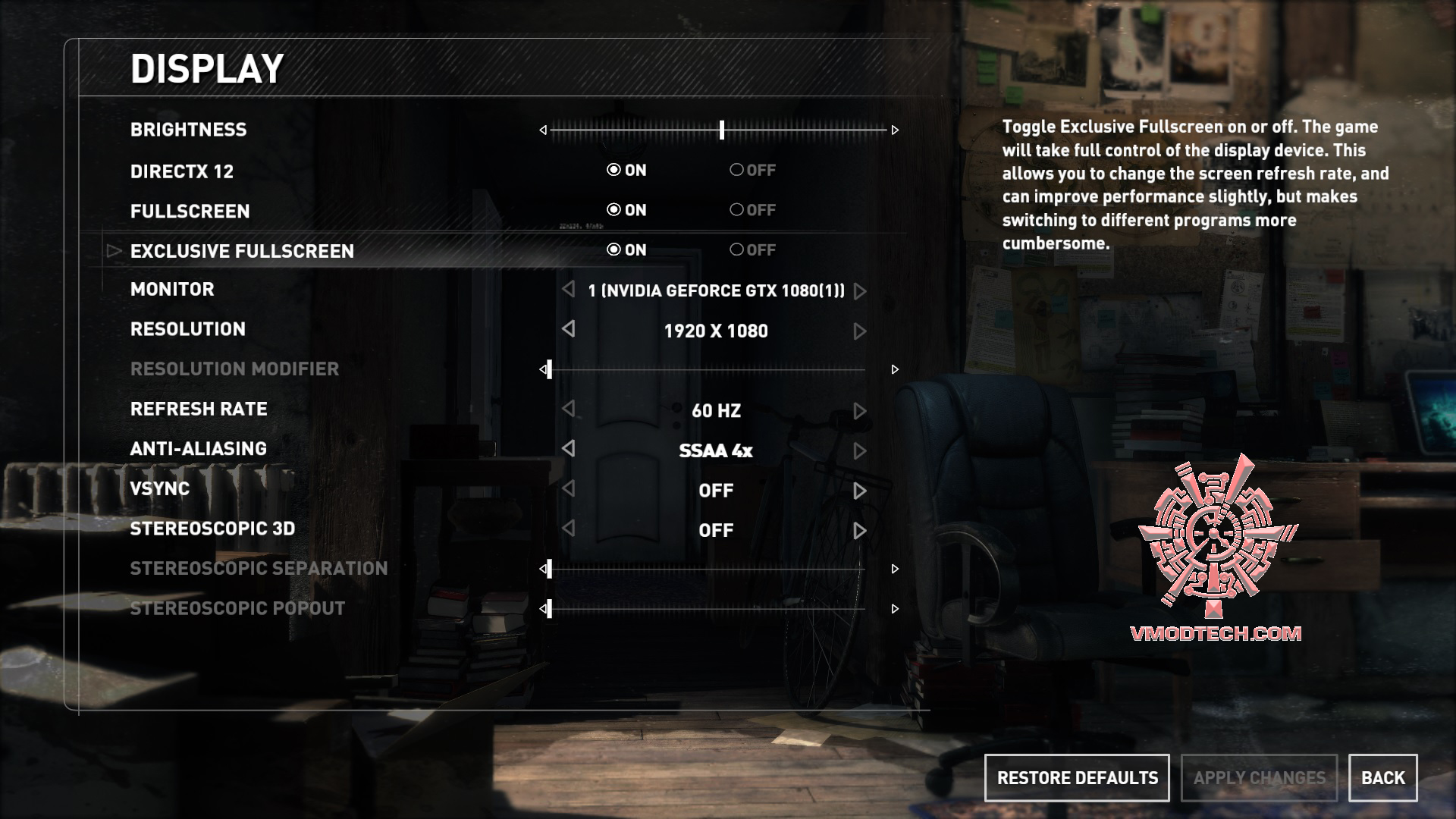Viewport: 1456px width, 819px height.
Task: Cycle the Resolution setting to another value
Action: 859,331
